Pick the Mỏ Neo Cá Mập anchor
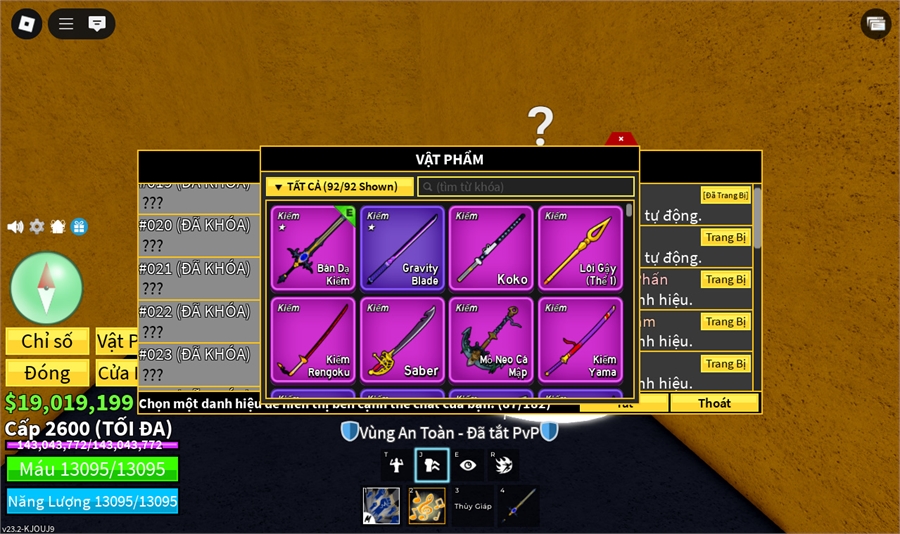 pos(491,339)
